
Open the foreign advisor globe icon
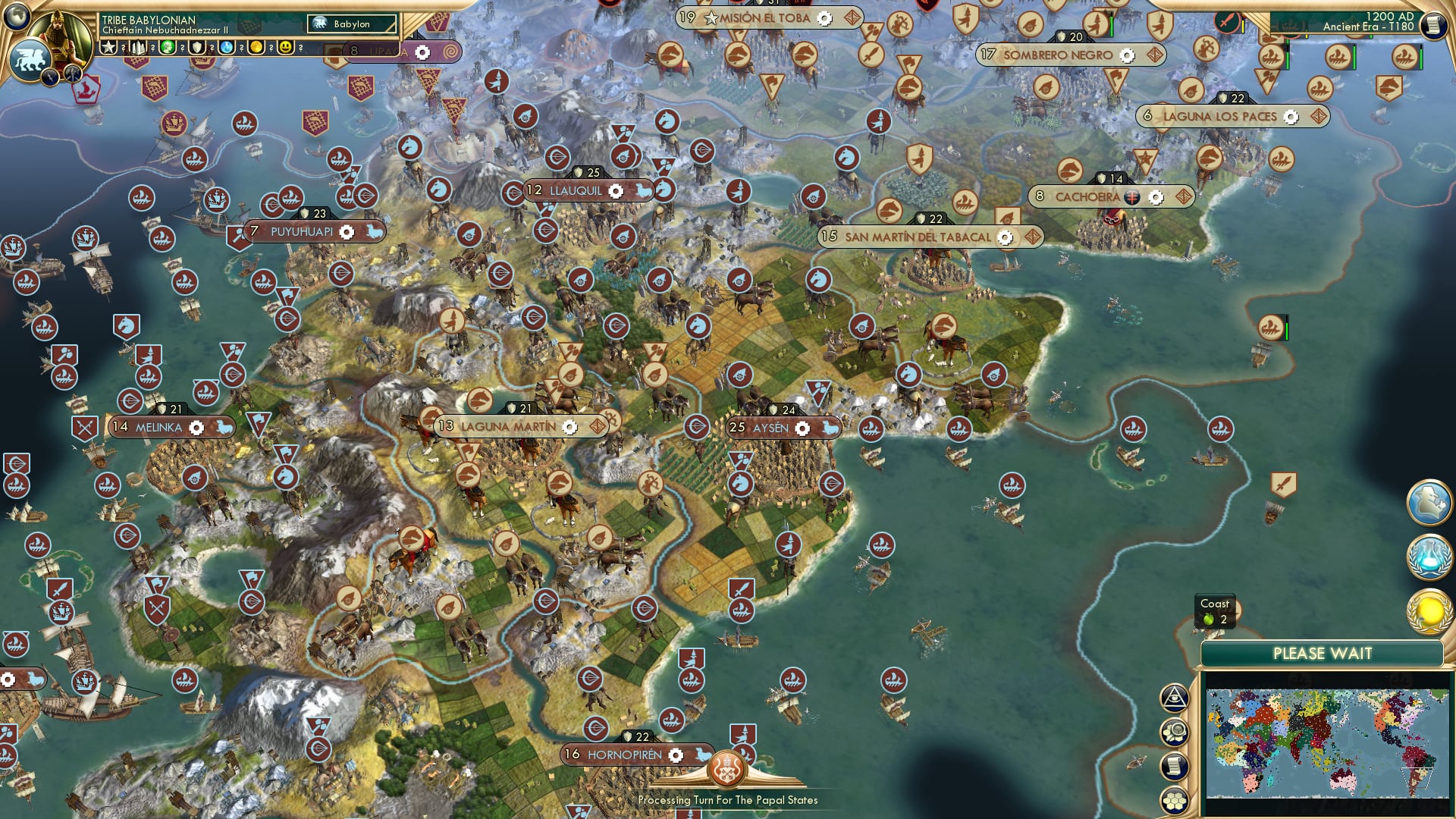pyautogui.click(x=1429, y=503)
